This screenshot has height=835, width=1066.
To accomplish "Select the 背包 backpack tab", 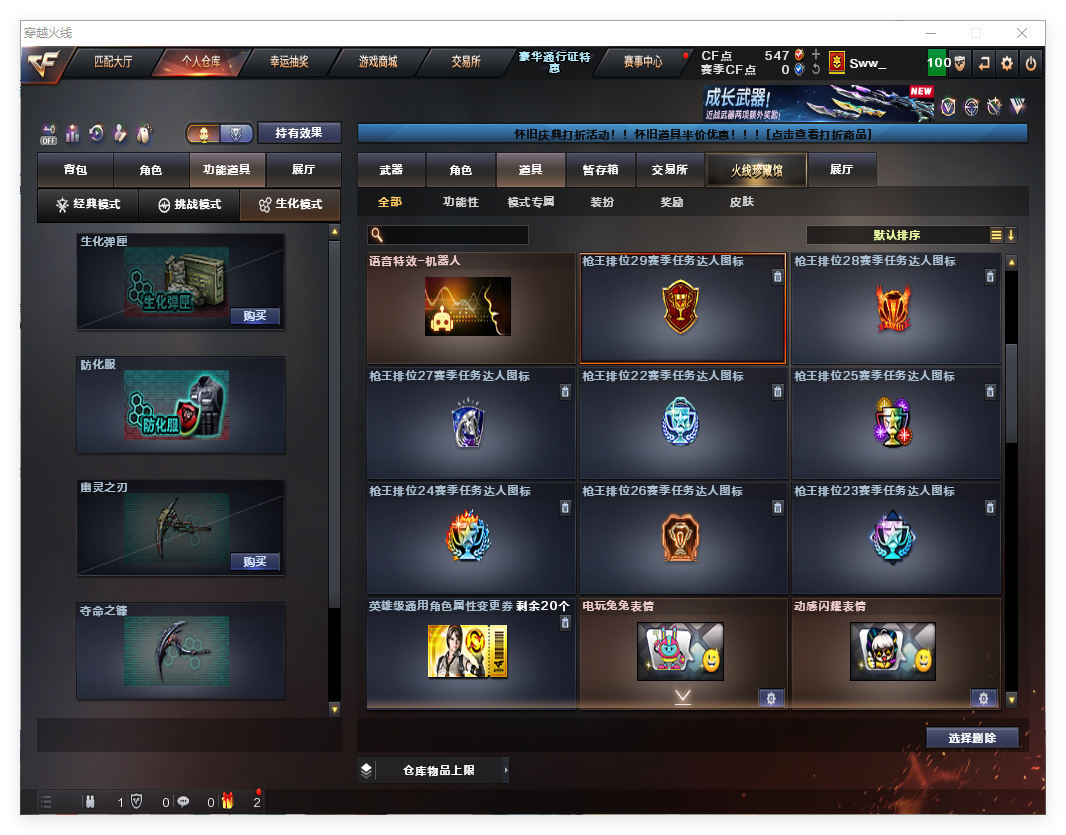I will 75,170.
